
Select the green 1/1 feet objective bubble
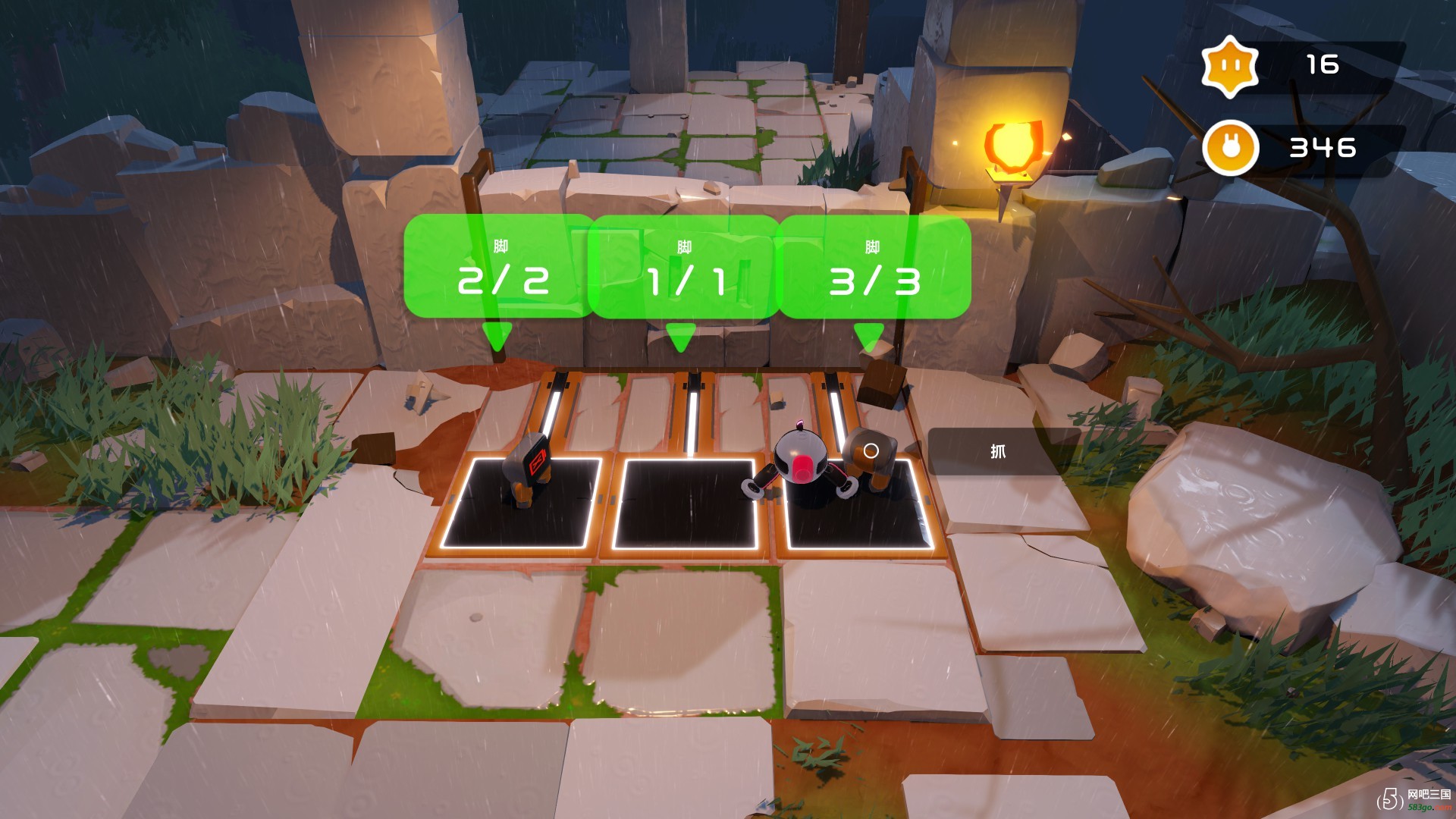(x=684, y=267)
